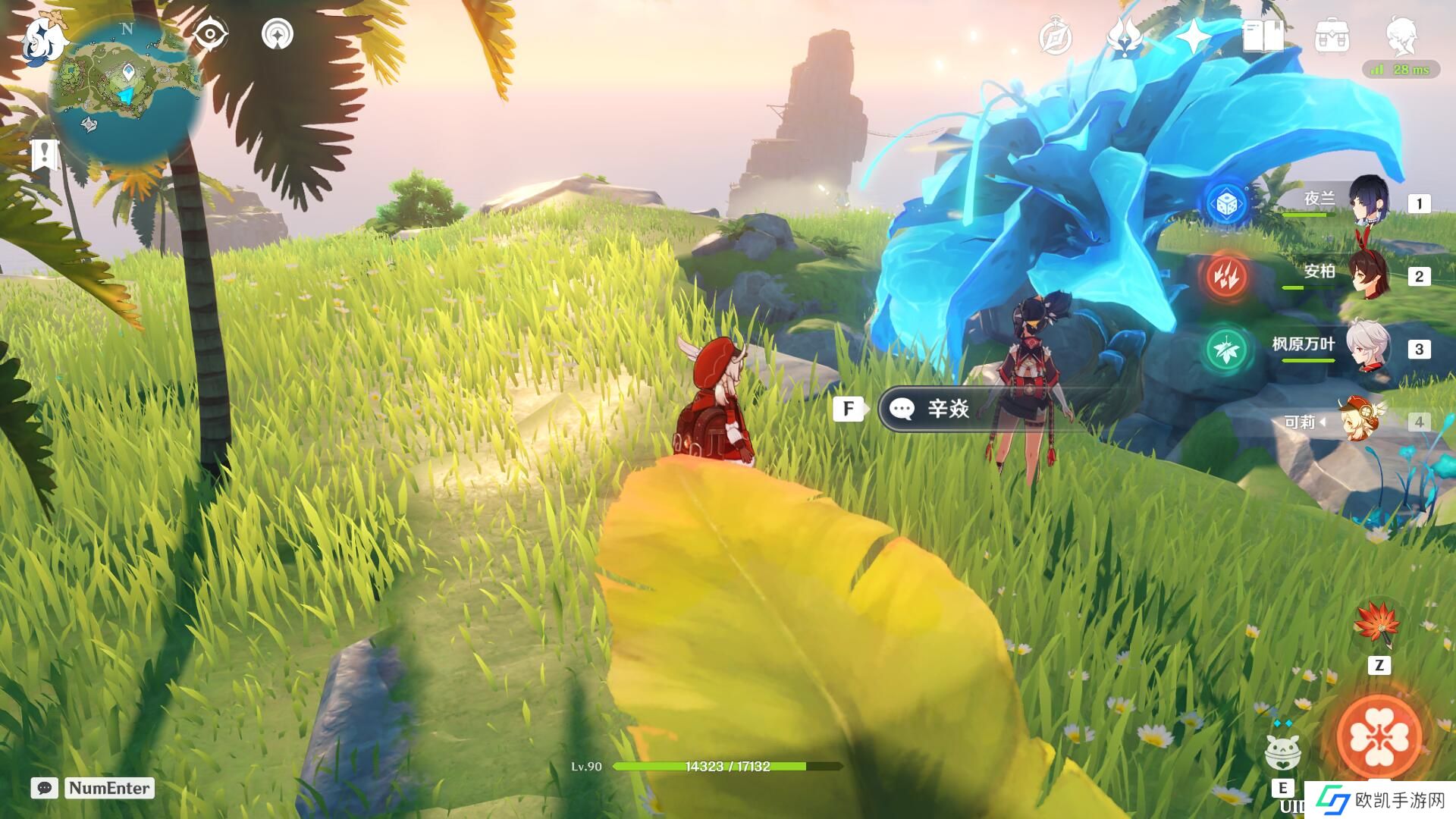This screenshot has width=1456, height=819.
Task: Open the chat speech bubble
Action: (45, 788)
